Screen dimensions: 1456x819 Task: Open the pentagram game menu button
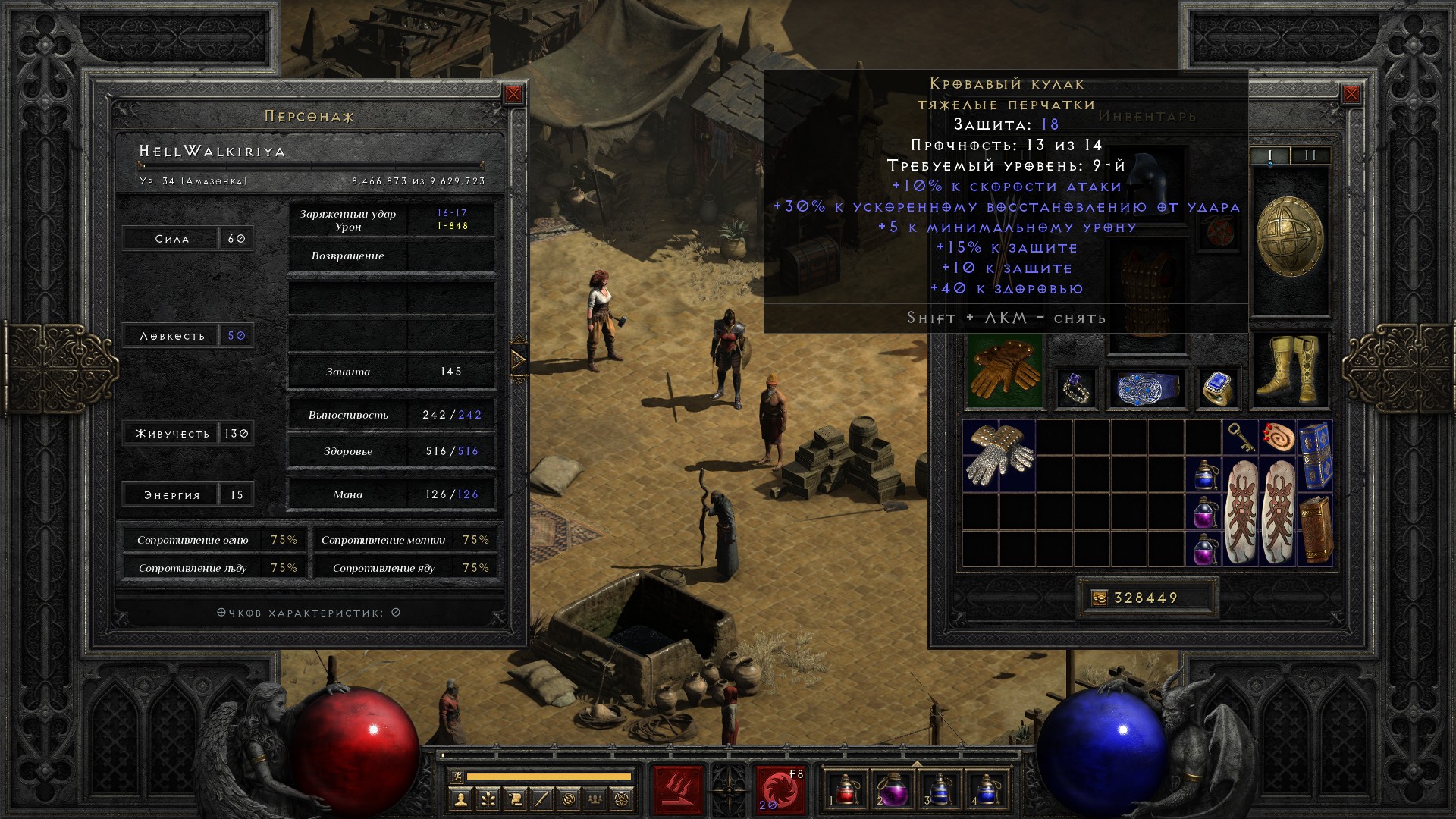pyautogui.click(x=623, y=799)
